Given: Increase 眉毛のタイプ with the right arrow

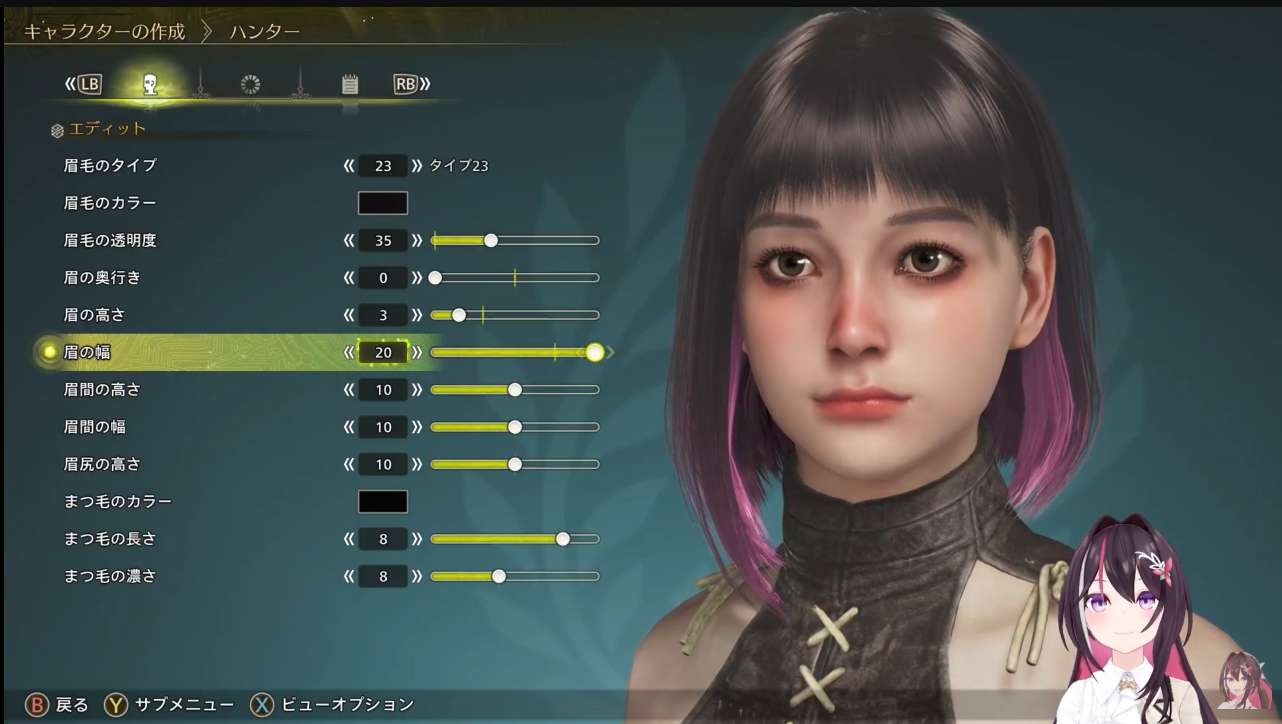Looking at the screenshot, I should tap(417, 165).
